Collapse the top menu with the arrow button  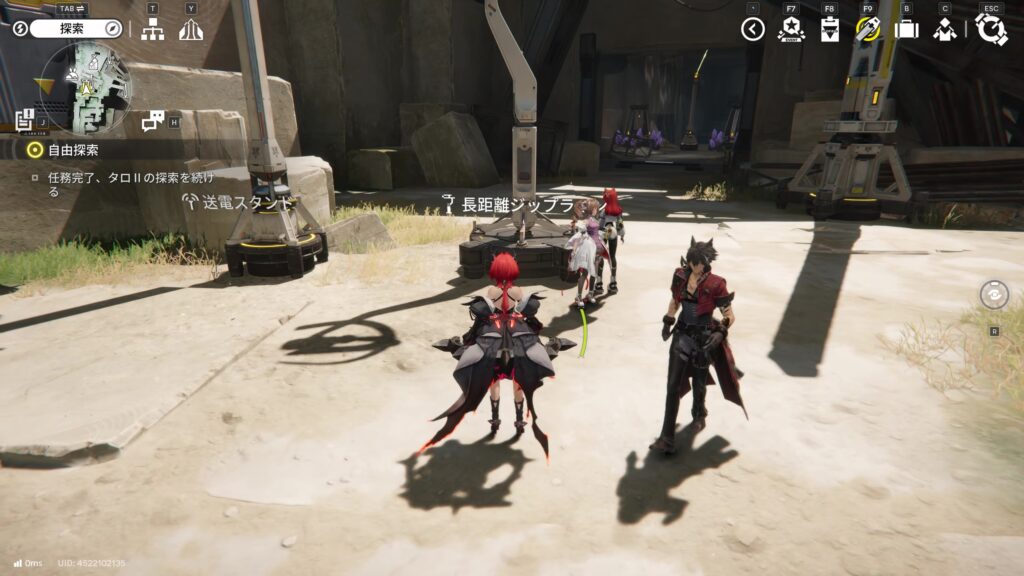tap(753, 29)
